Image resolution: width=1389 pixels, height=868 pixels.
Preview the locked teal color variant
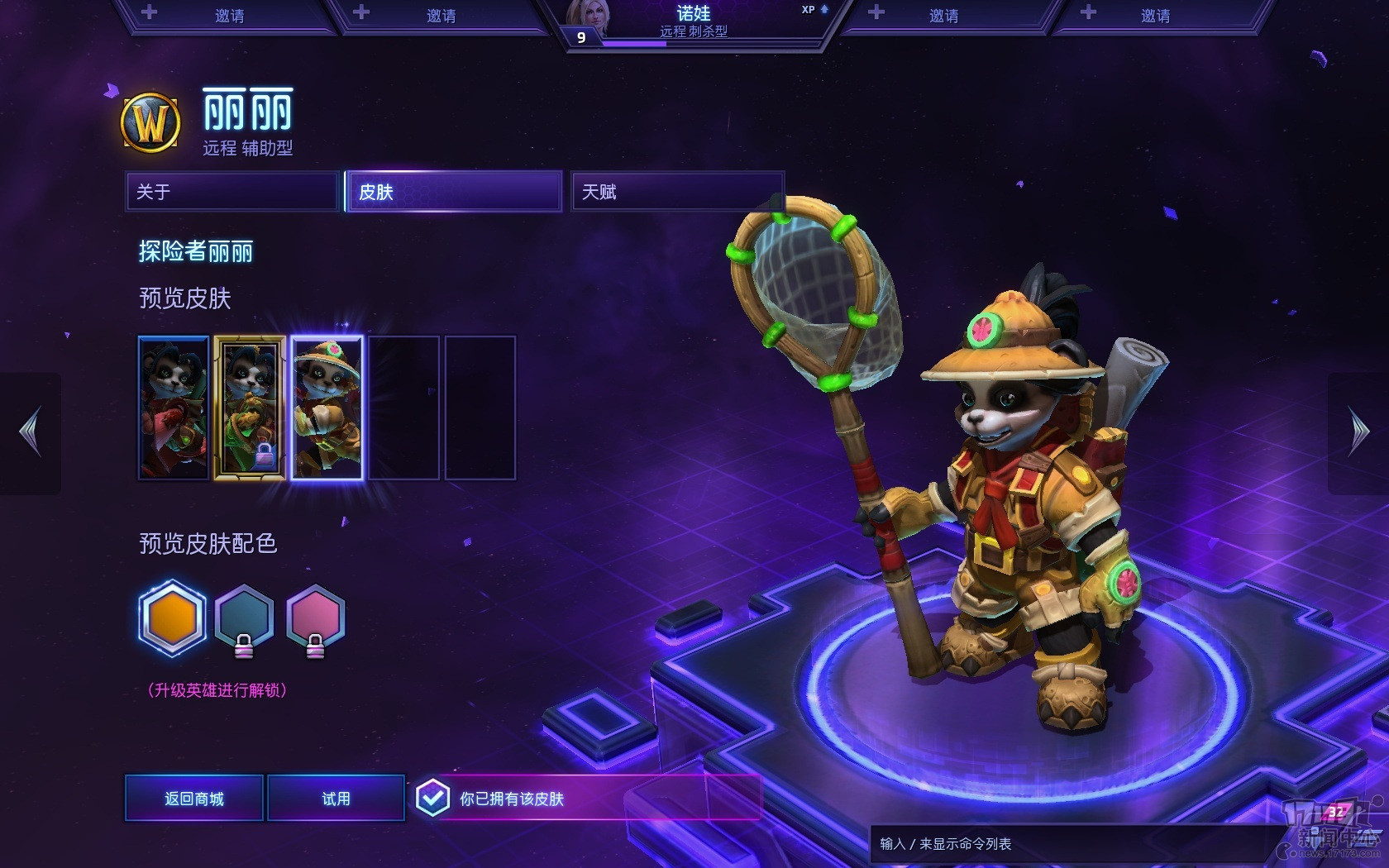click(x=244, y=618)
